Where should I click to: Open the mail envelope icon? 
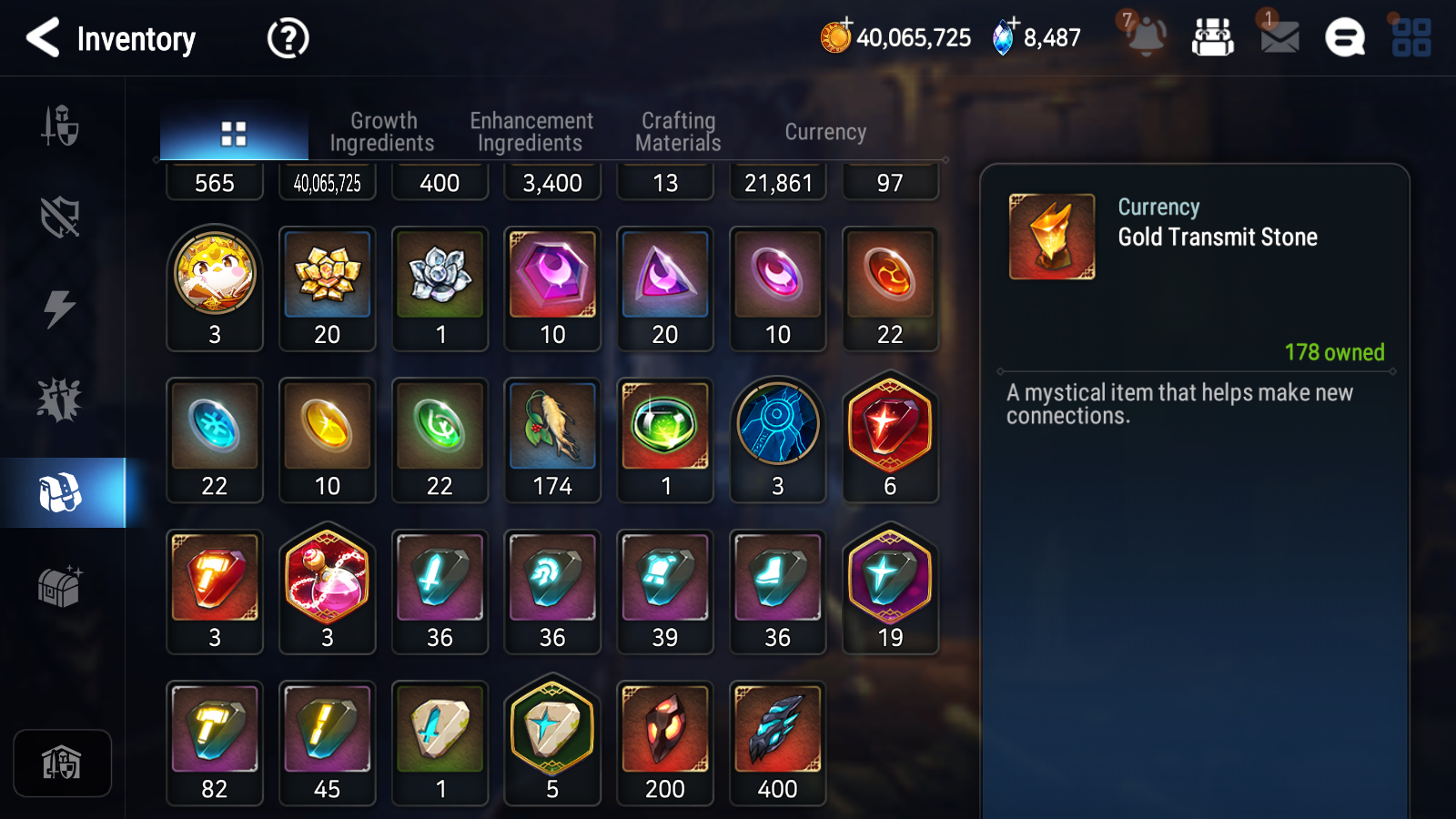pyautogui.click(x=1279, y=38)
